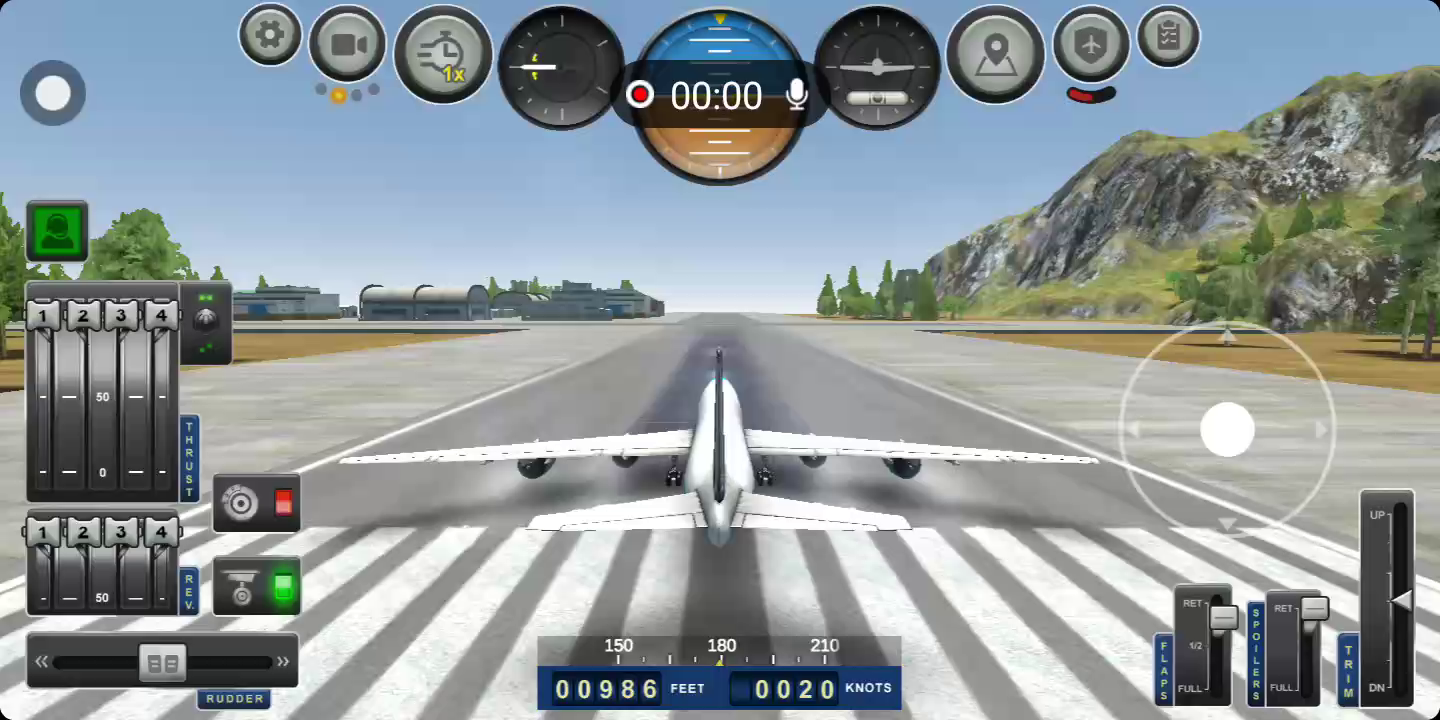Click the trim slider pointer
The image size is (1440, 720).
pyautogui.click(x=1401, y=600)
